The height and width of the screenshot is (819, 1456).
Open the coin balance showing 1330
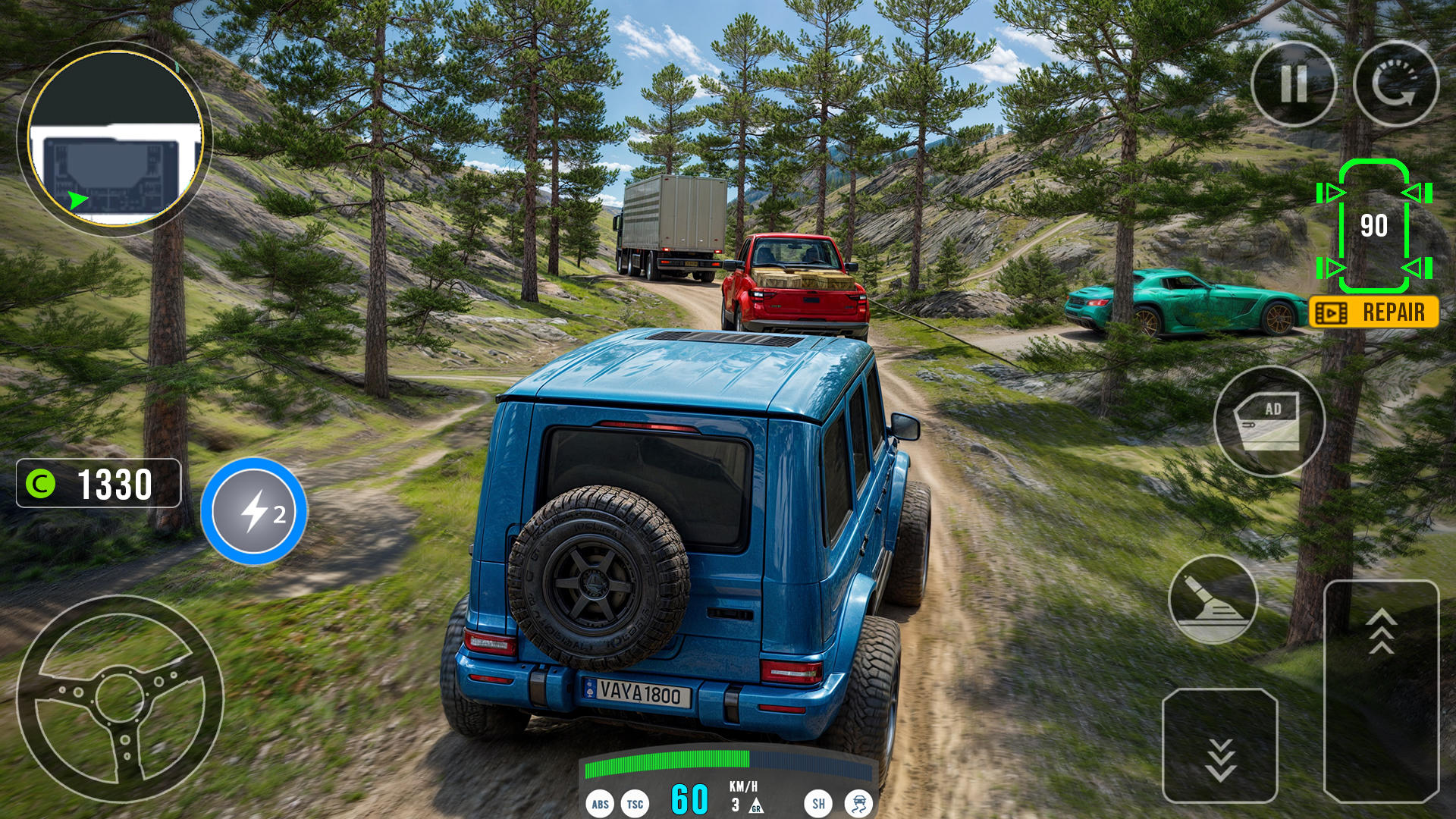point(99,483)
